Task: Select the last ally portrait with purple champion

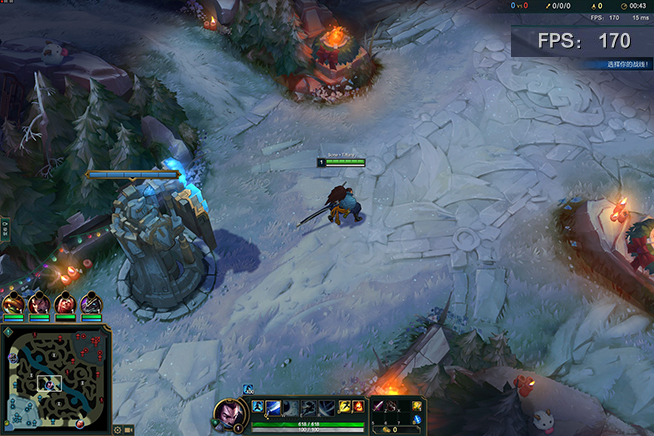Action: [x=91, y=303]
